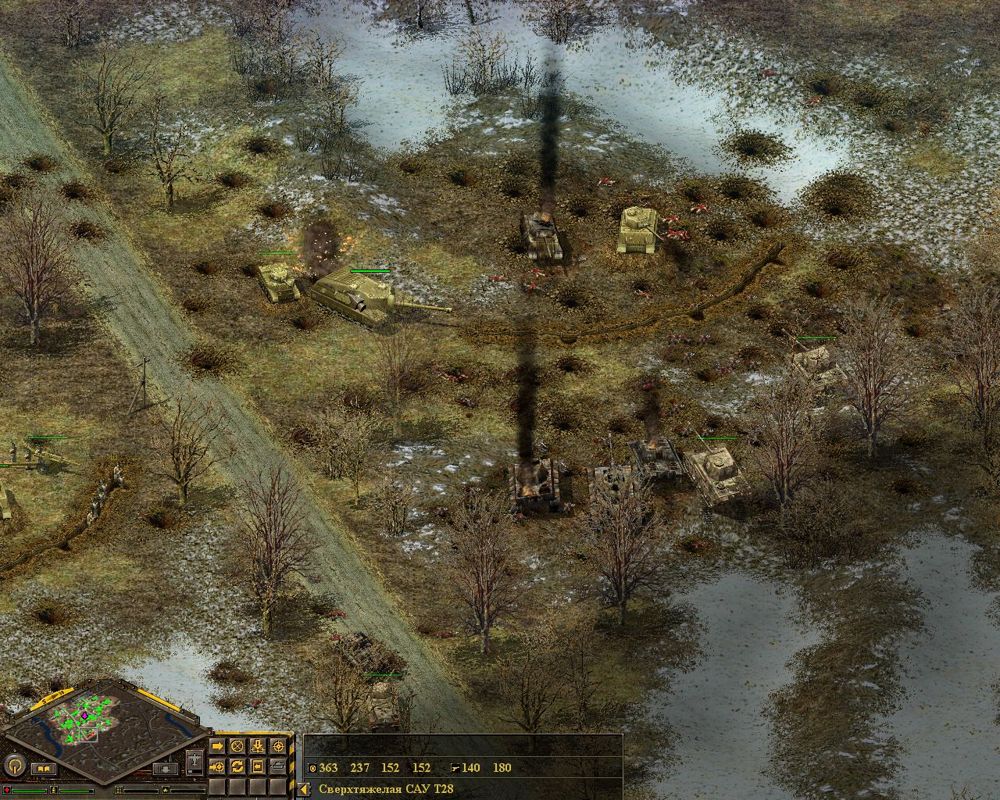Open the objectives book button

(x=44, y=769)
